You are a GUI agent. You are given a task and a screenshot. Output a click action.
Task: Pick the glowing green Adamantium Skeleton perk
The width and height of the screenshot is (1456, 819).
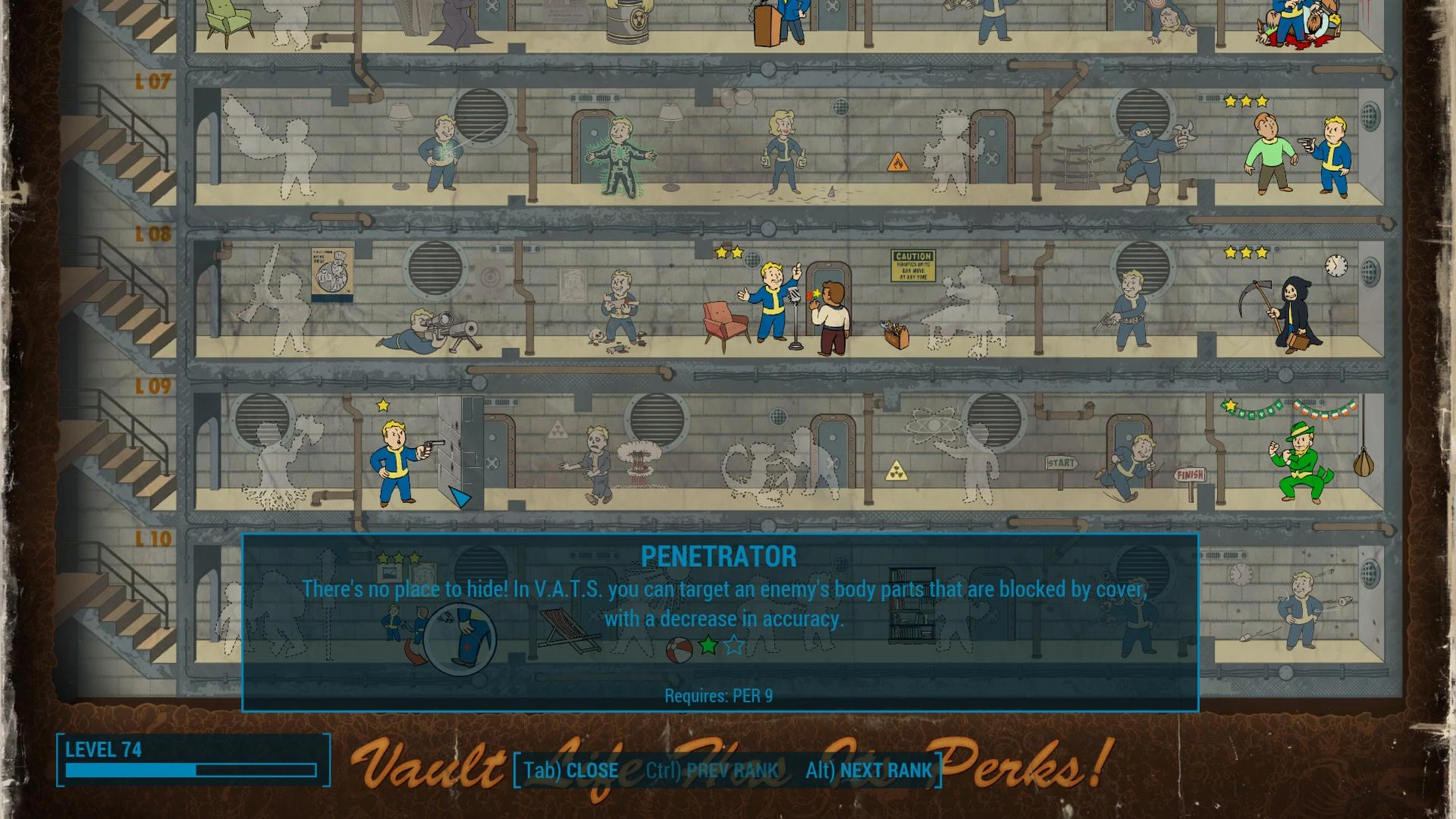(620, 158)
